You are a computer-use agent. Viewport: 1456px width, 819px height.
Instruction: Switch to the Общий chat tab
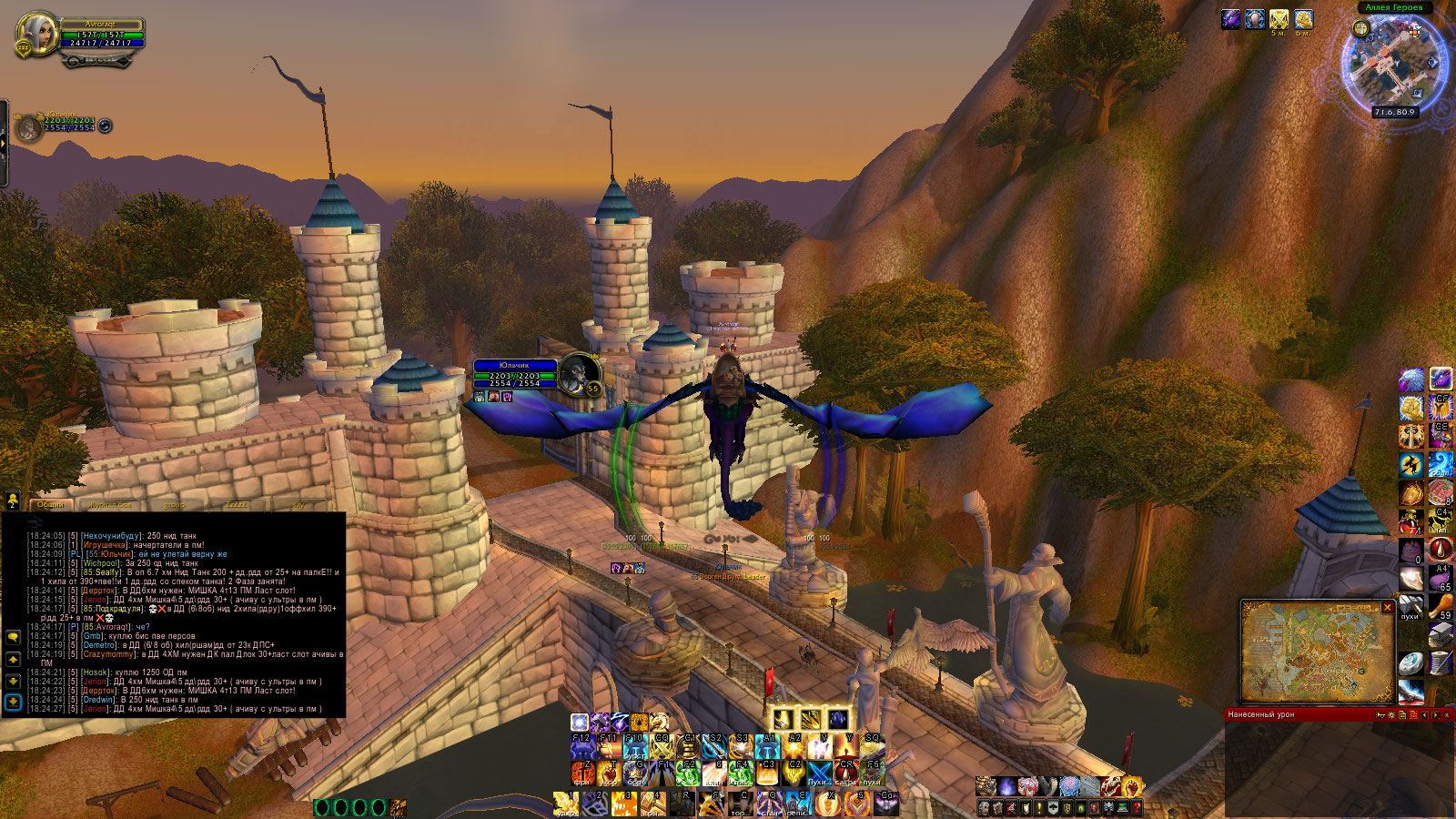click(51, 504)
